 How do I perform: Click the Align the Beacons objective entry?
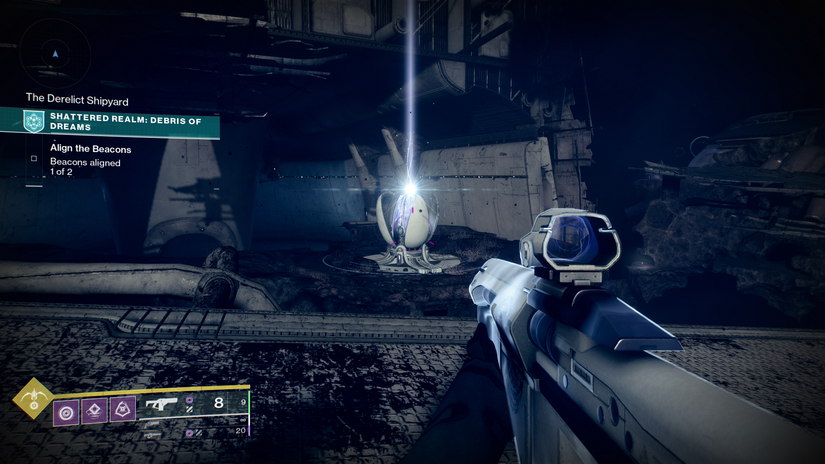click(x=91, y=150)
